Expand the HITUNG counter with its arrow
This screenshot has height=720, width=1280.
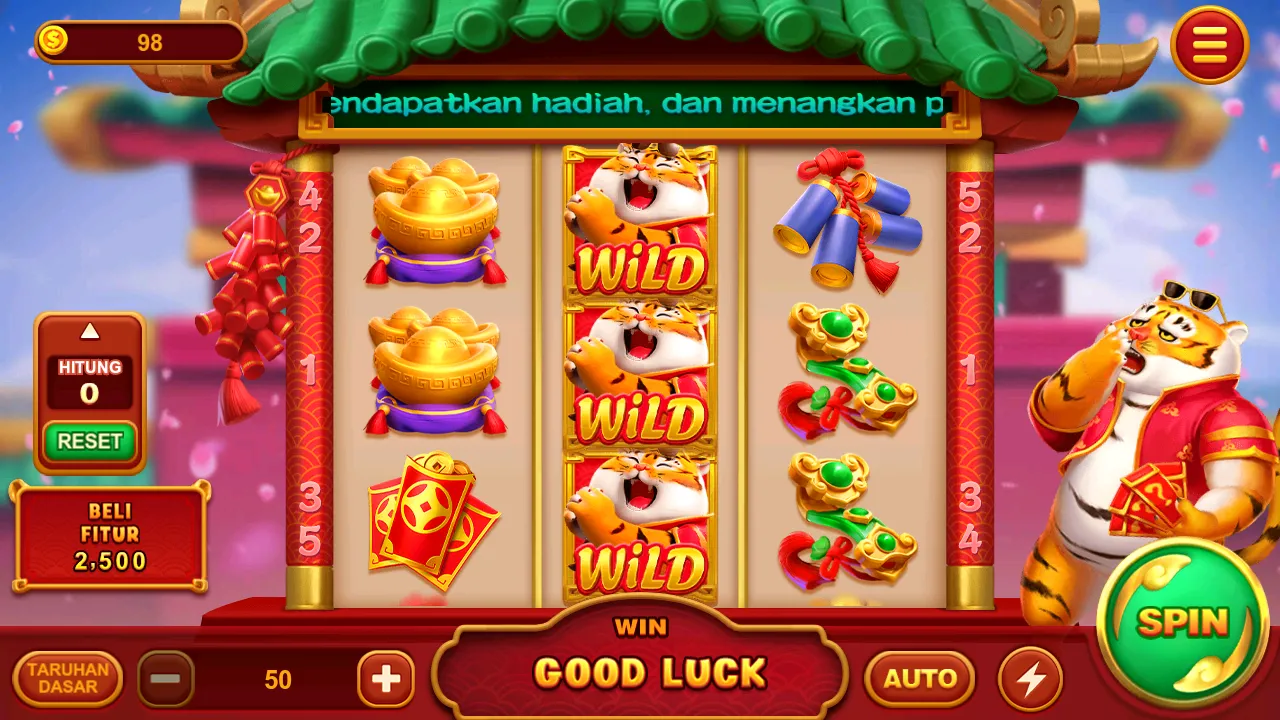pyautogui.click(x=89, y=330)
